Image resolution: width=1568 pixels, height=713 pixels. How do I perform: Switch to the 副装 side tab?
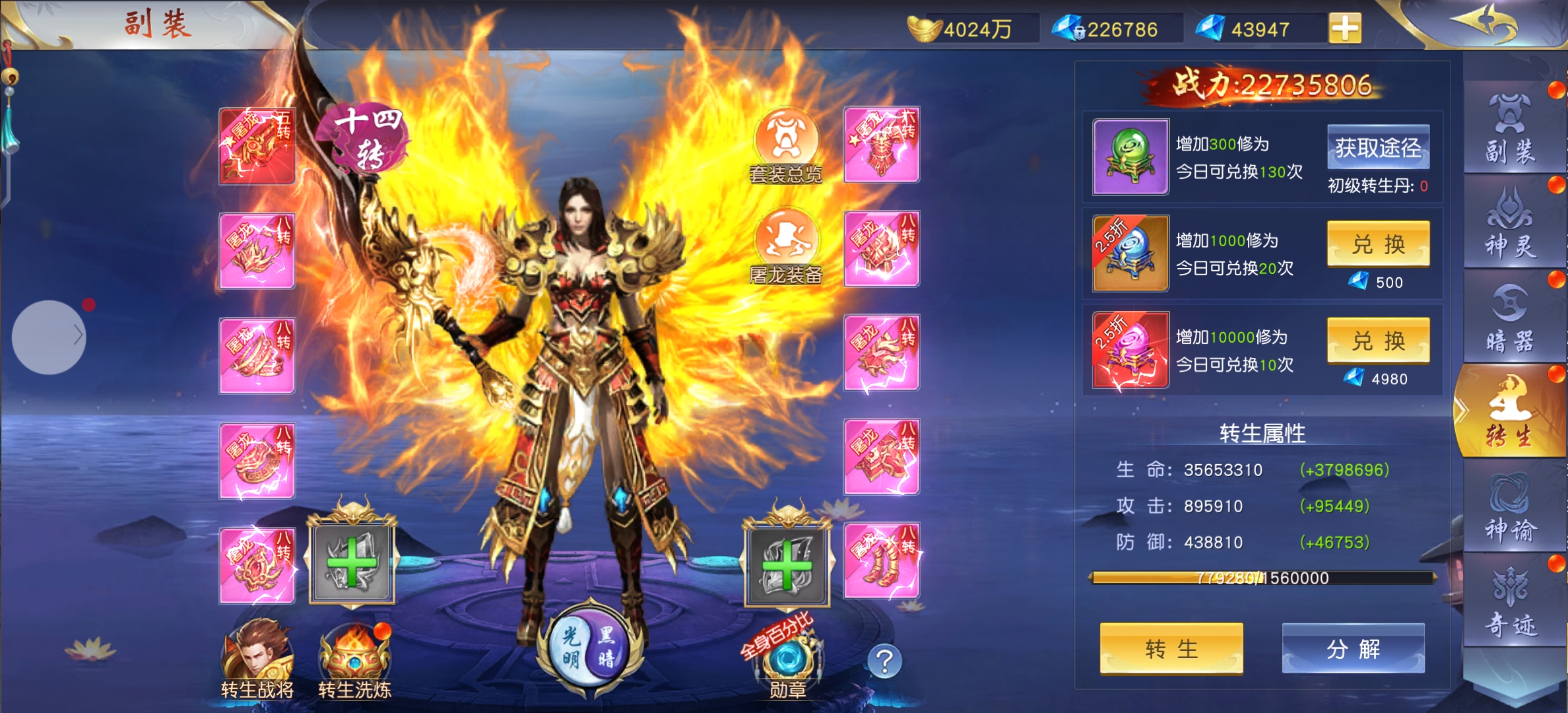[1510, 130]
